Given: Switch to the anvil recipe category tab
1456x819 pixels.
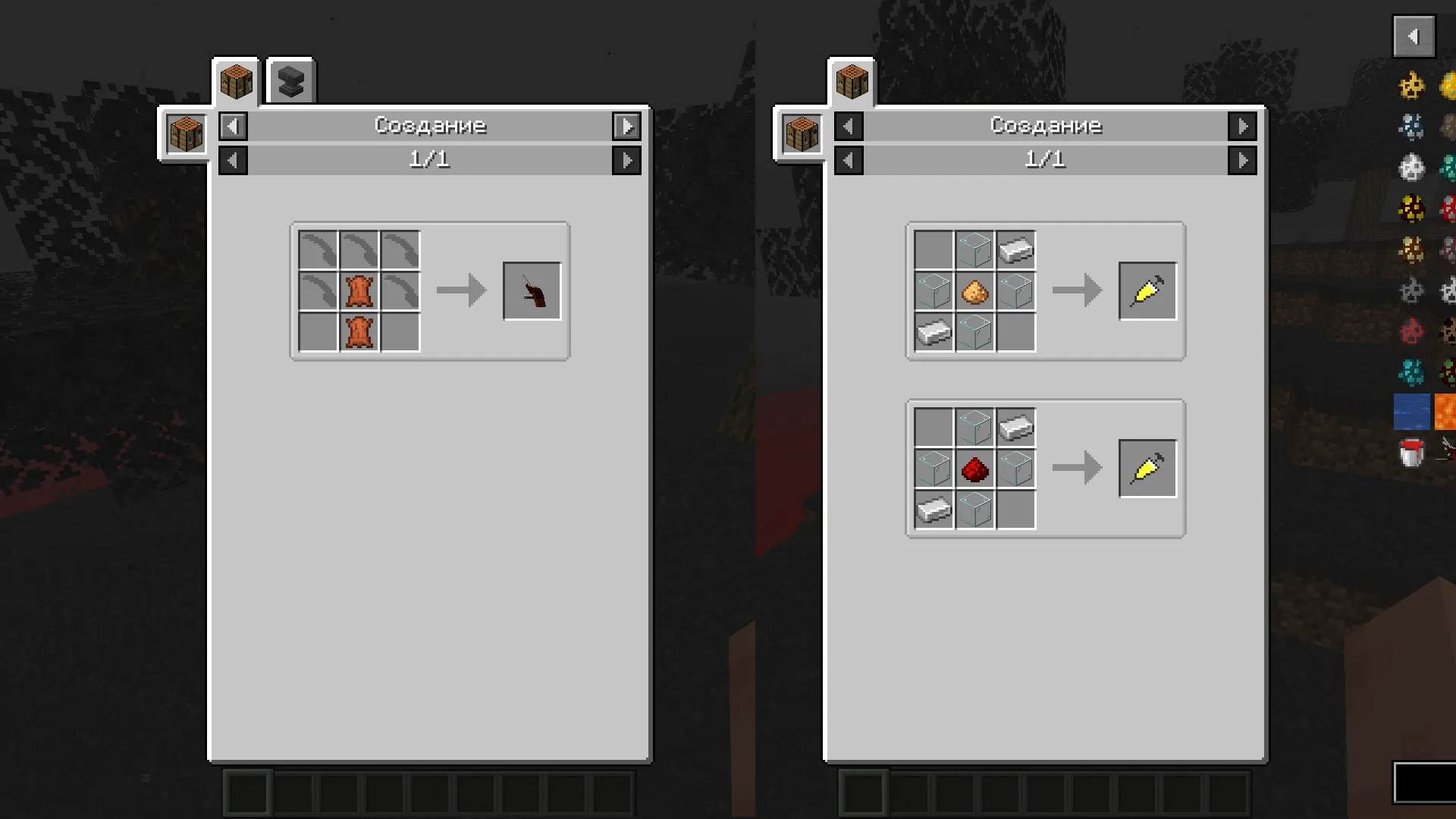Looking at the screenshot, I should coord(290,80).
